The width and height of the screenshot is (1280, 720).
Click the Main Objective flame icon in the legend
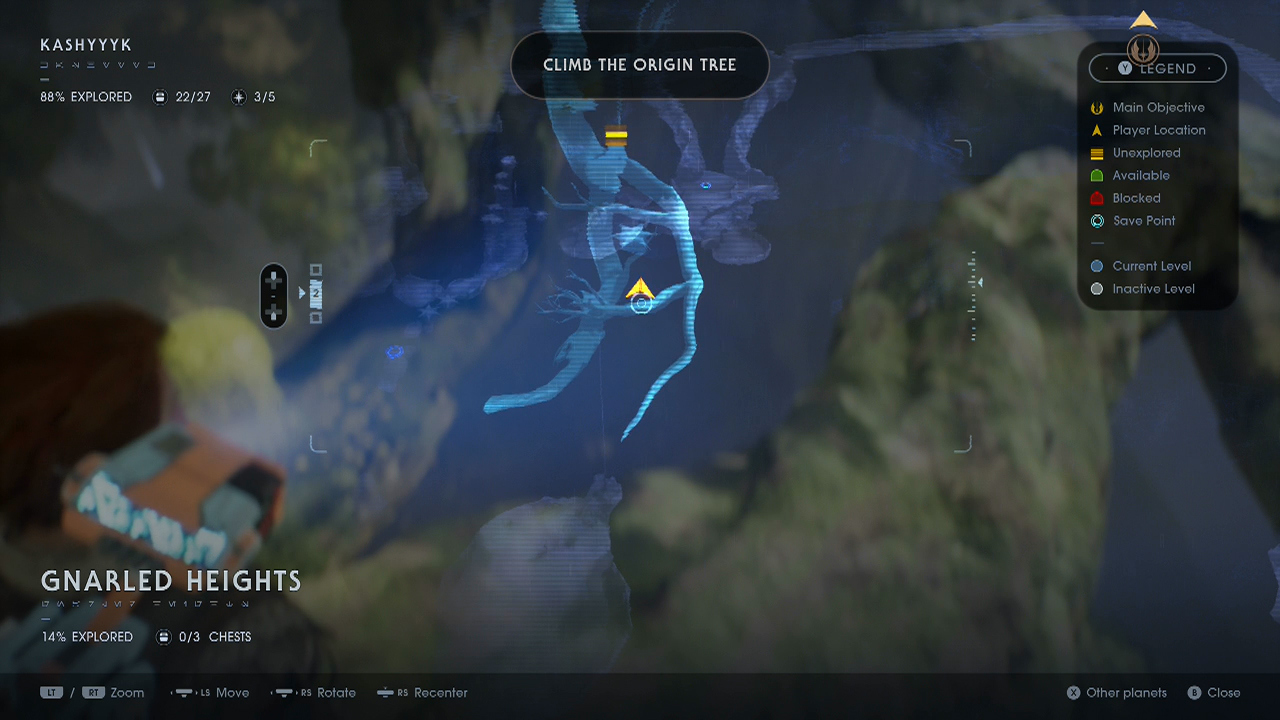[x=1096, y=107]
